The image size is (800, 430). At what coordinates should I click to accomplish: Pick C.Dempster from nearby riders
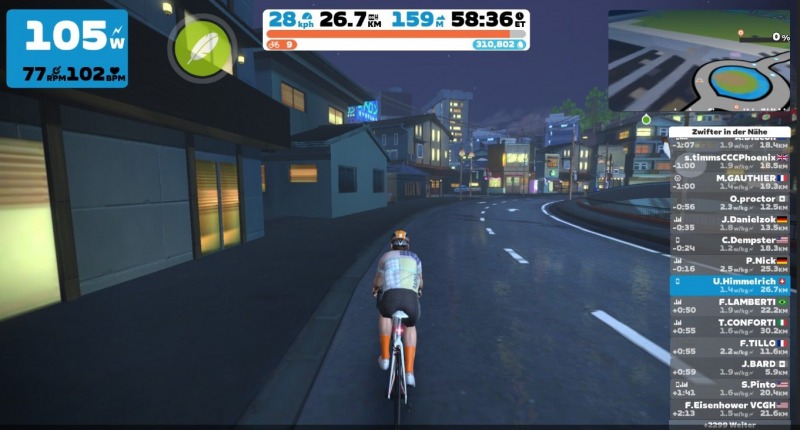click(x=733, y=244)
